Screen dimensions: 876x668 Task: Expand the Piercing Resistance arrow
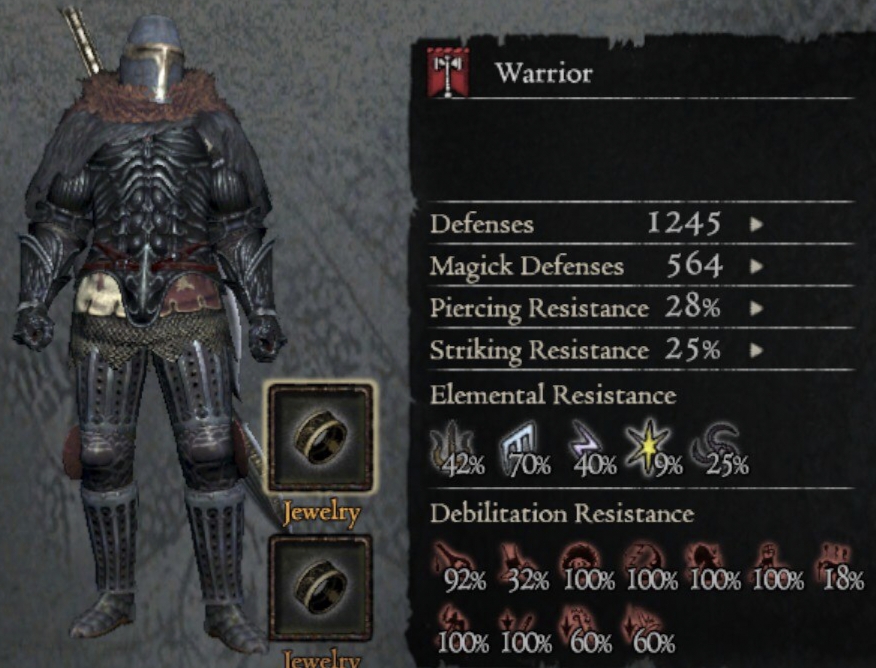757,309
